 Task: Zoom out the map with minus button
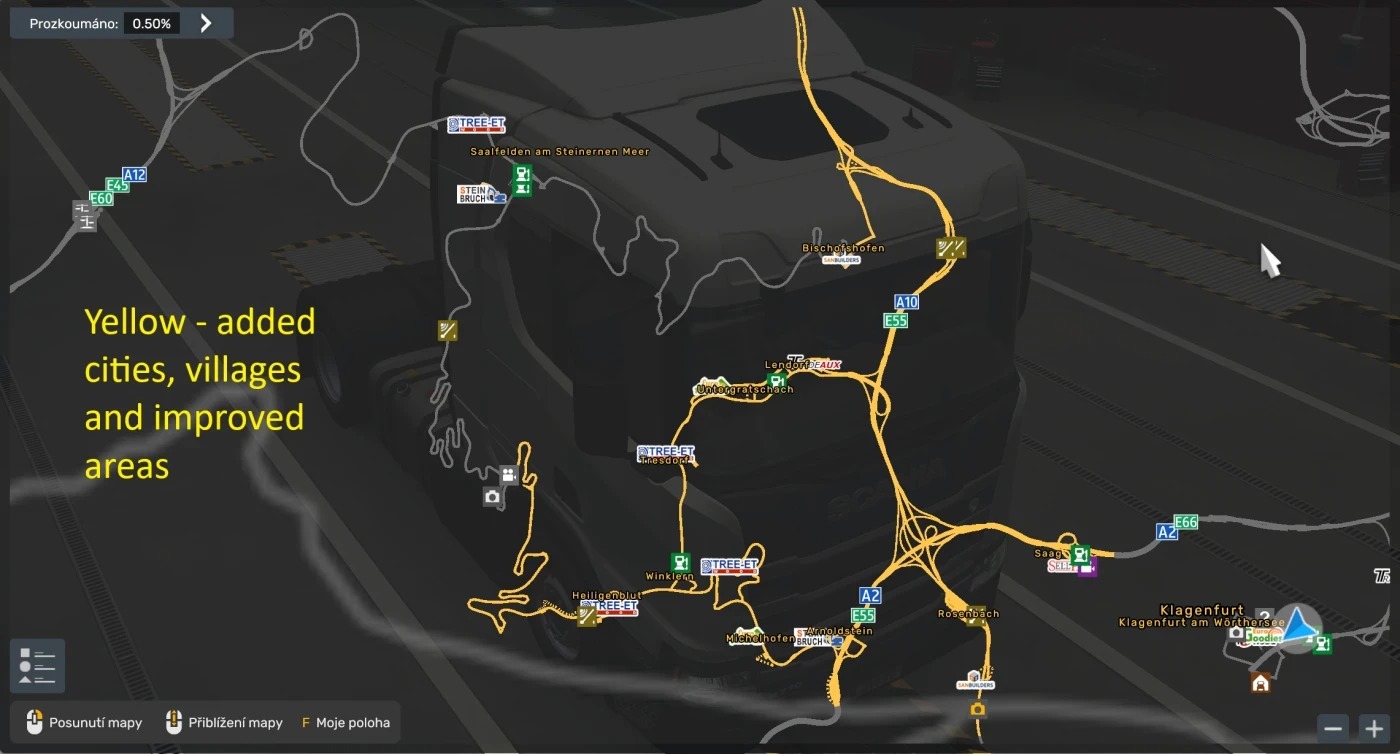pyautogui.click(x=1333, y=728)
